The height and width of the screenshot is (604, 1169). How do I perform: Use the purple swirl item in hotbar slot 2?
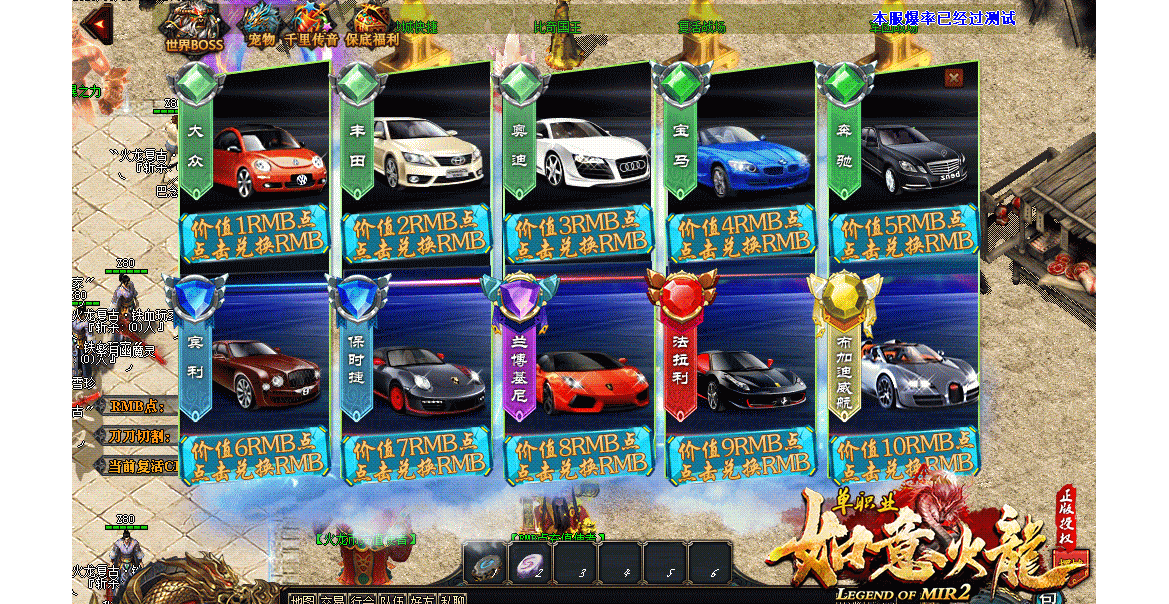(x=528, y=565)
